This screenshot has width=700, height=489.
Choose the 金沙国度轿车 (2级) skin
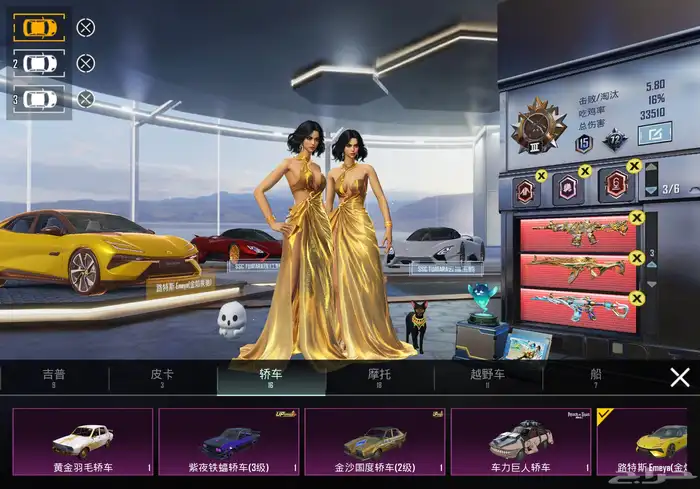pyautogui.click(x=375, y=441)
